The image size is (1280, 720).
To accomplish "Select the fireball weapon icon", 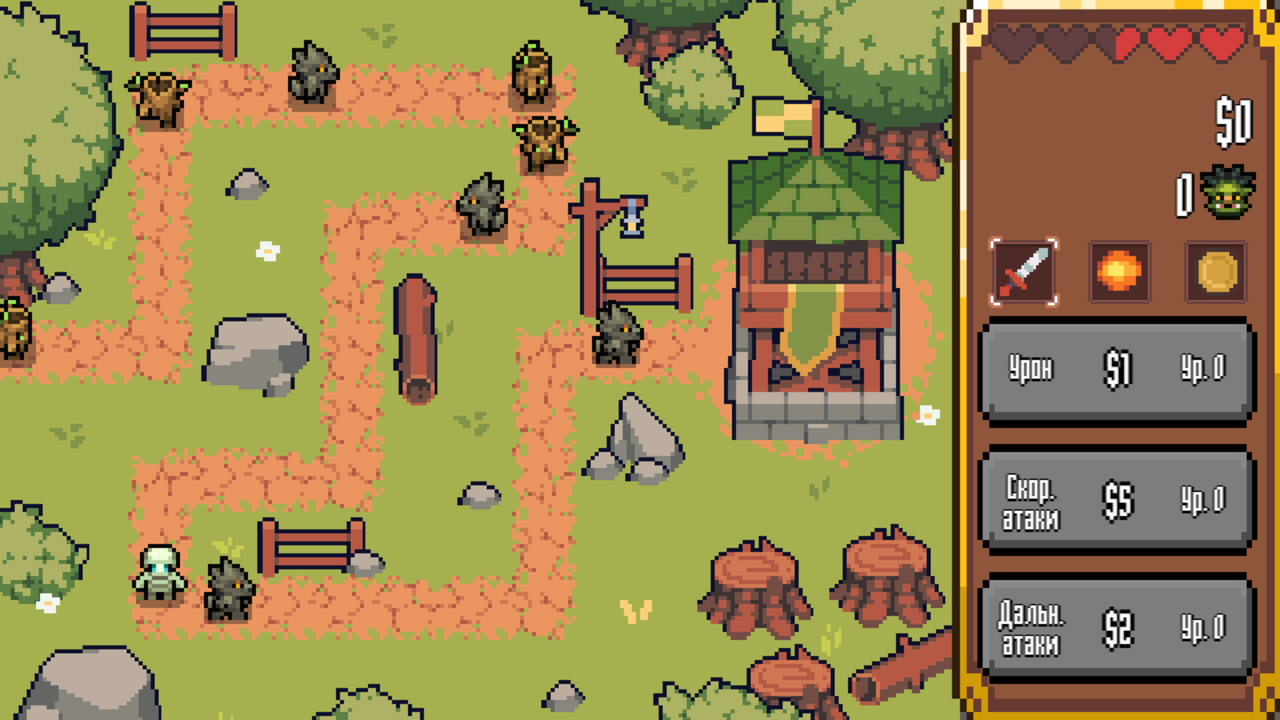I will click(1120, 272).
